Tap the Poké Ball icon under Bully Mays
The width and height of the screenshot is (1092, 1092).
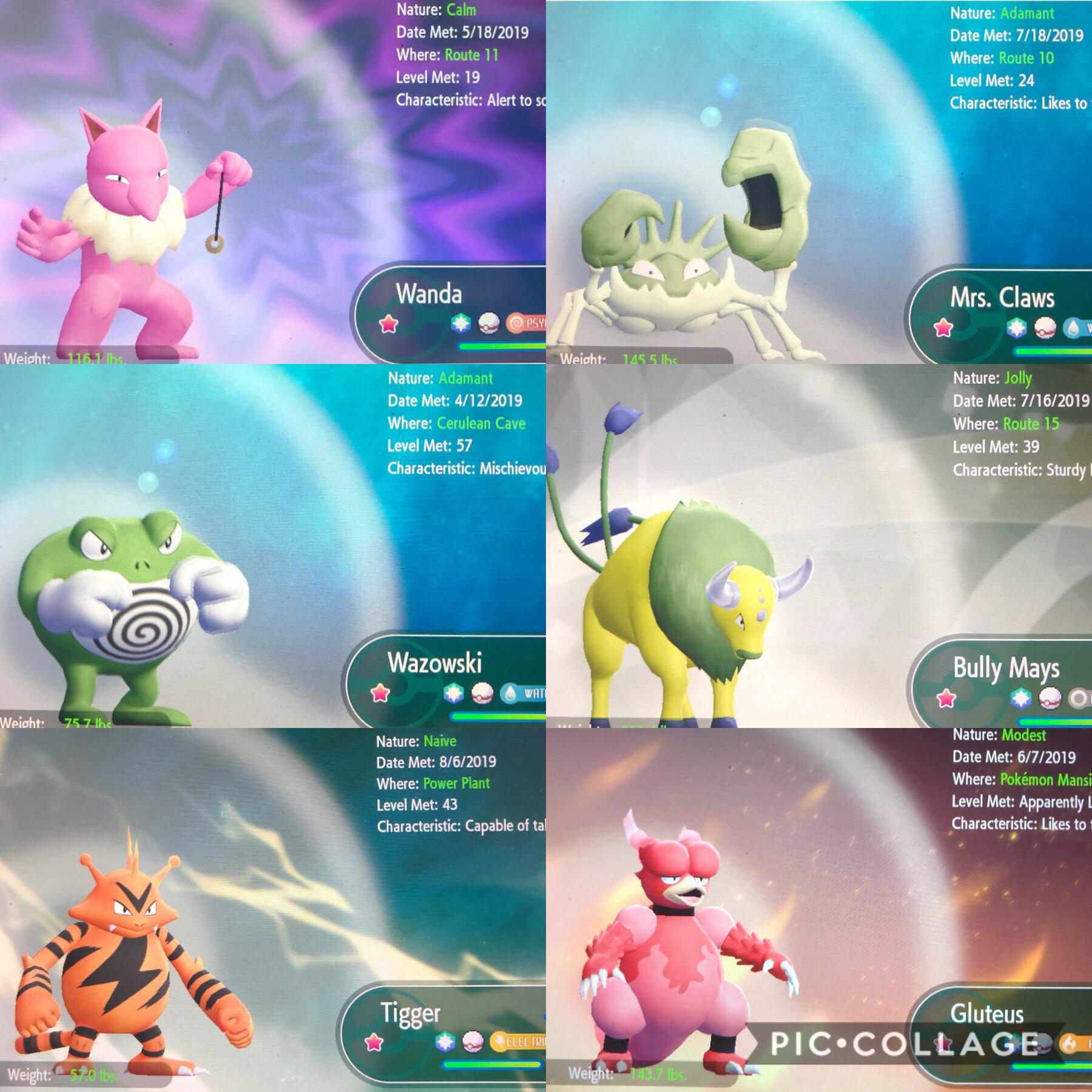(1050, 699)
